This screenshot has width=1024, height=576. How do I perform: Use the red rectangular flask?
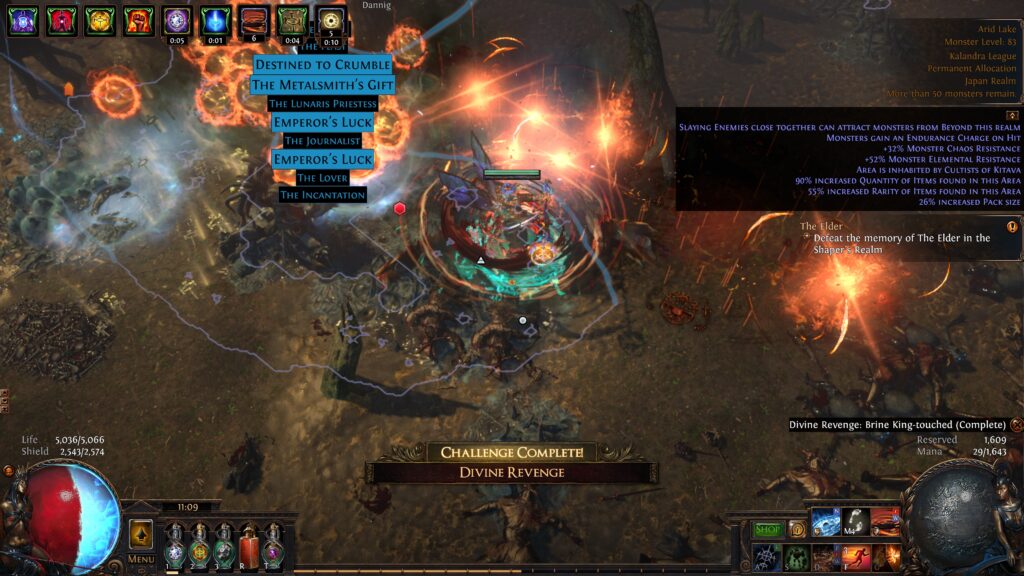248,549
